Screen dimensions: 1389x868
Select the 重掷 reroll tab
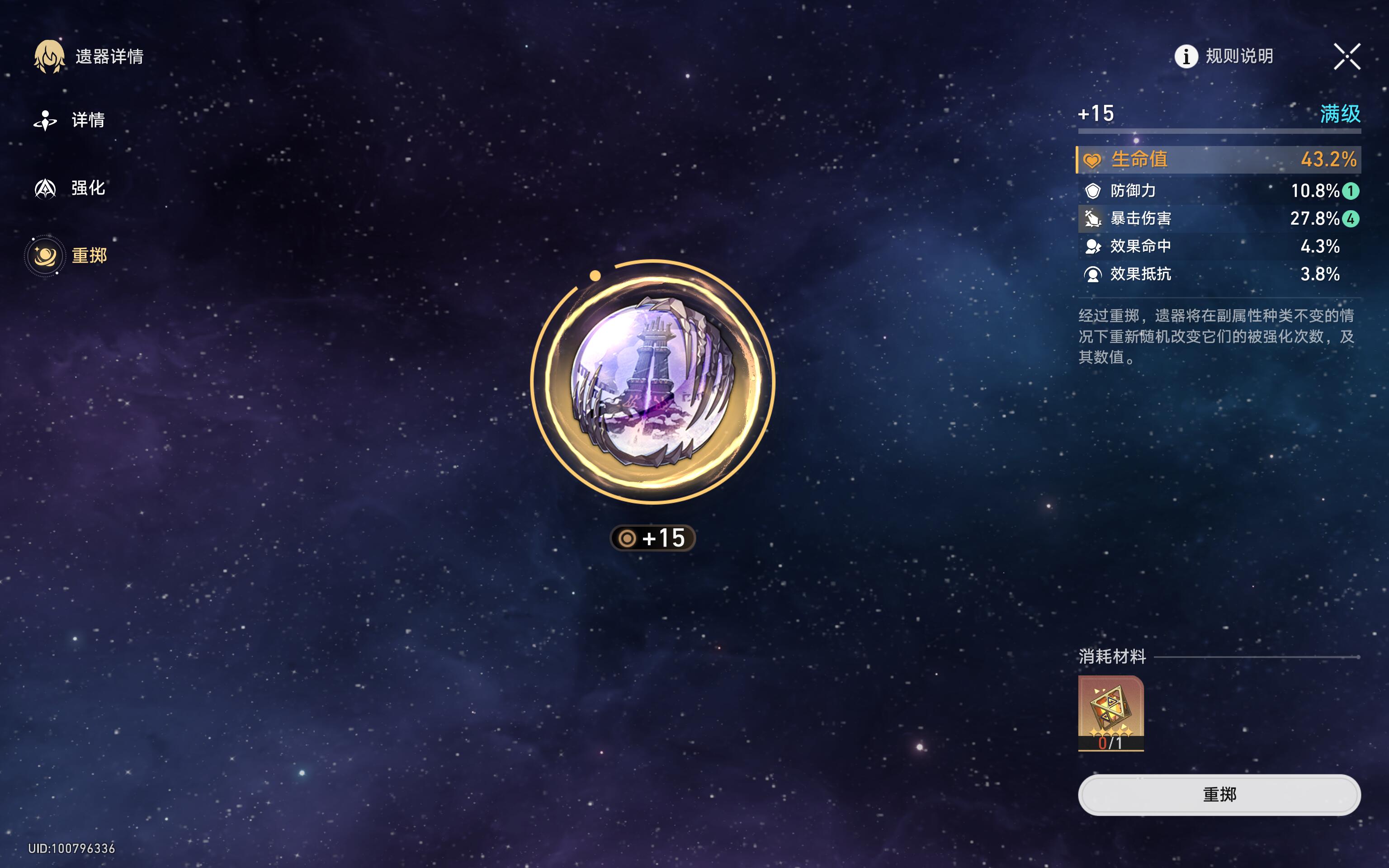(69, 255)
